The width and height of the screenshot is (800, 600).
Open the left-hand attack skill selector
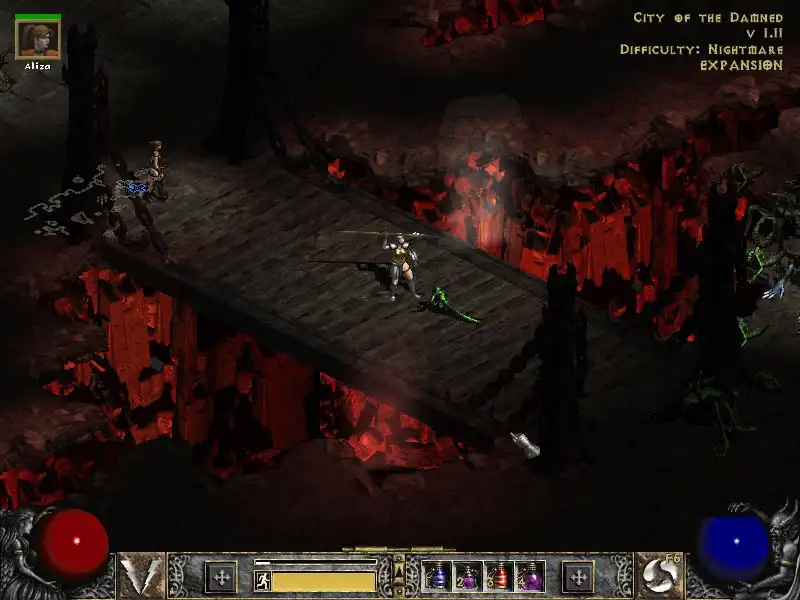tap(141, 575)
